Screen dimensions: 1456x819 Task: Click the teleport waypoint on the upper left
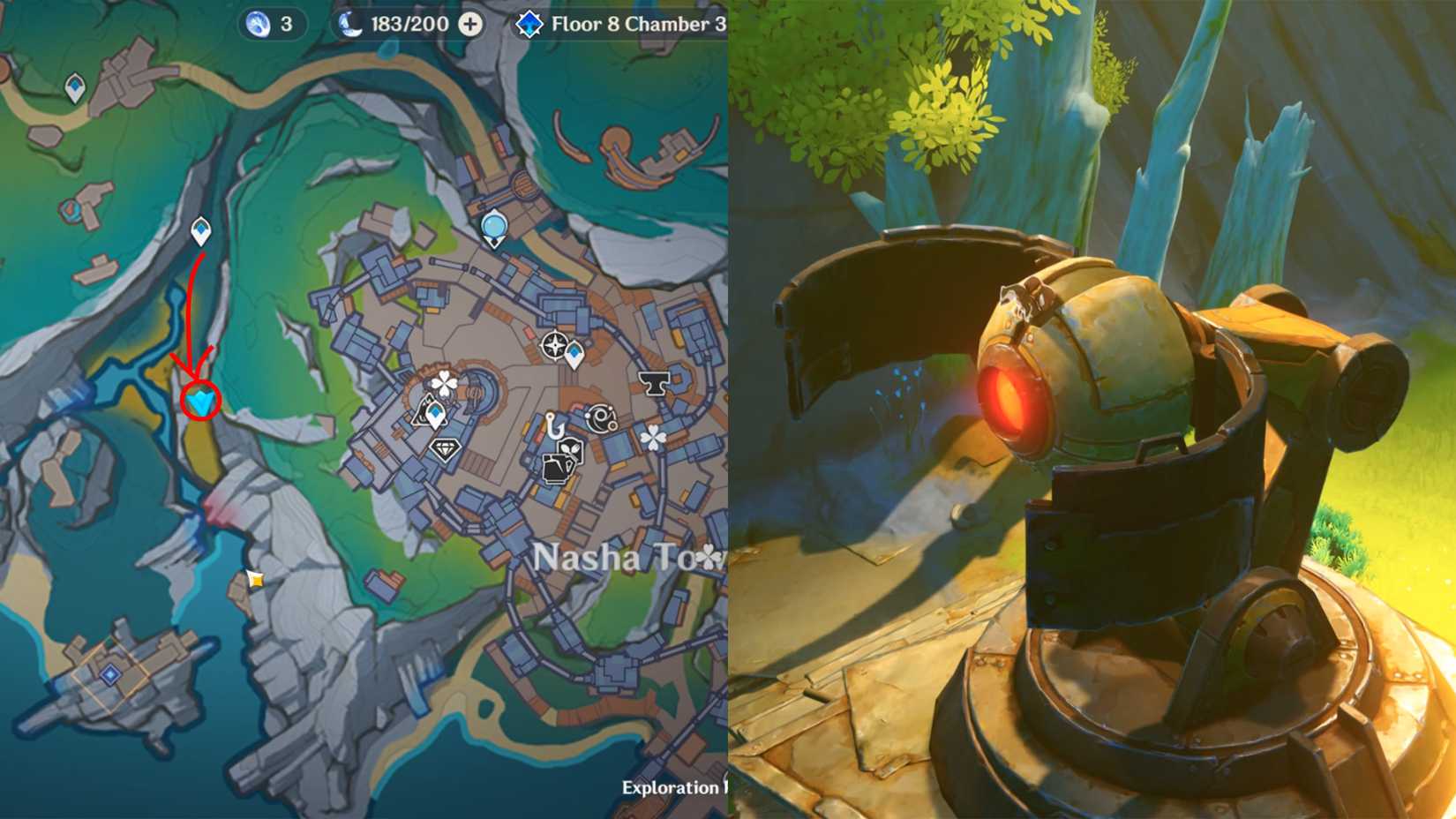pyautogui.click(x=73, y=86)
